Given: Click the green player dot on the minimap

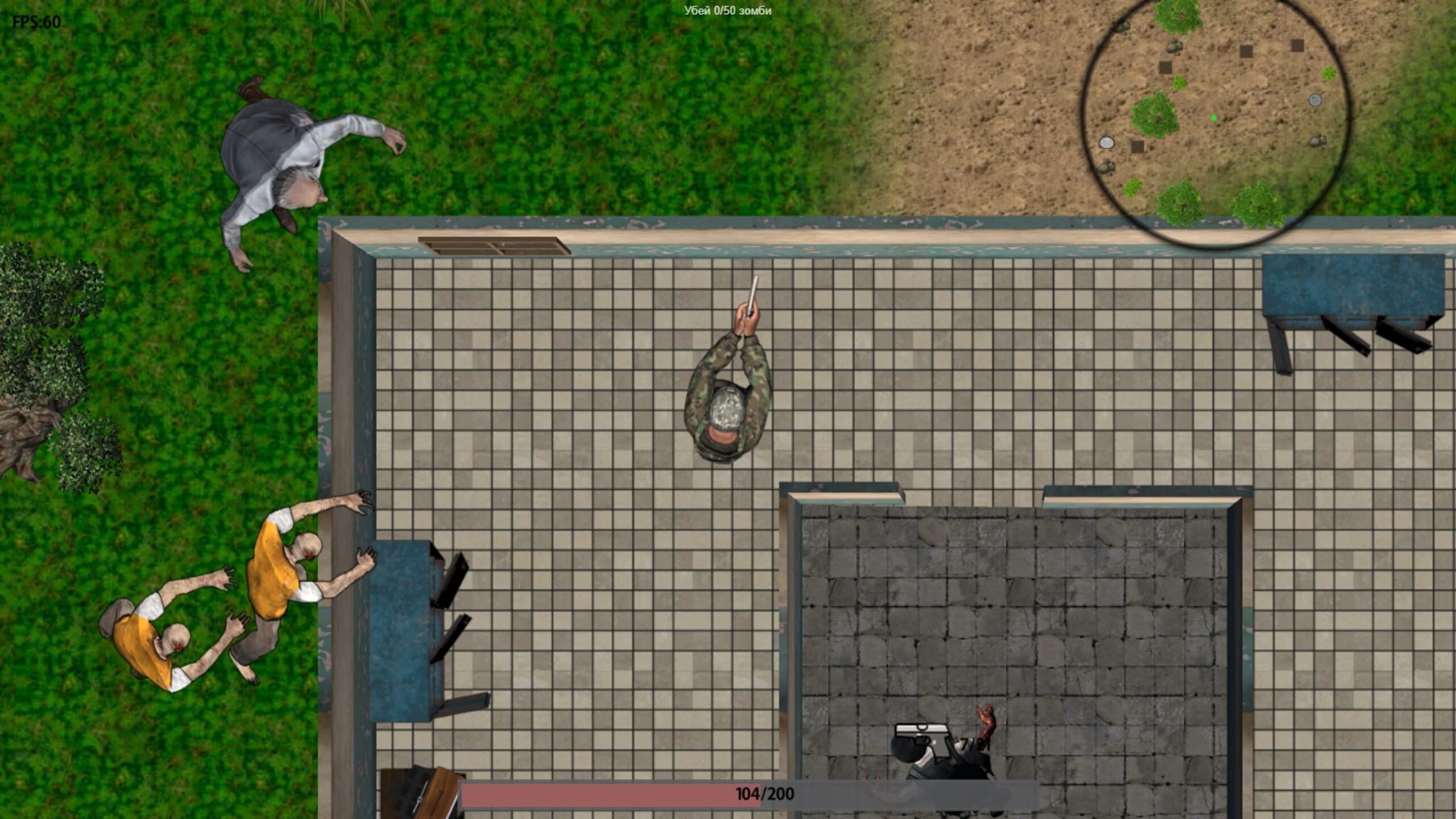Looking at the screenshot, I should 1214,118.
